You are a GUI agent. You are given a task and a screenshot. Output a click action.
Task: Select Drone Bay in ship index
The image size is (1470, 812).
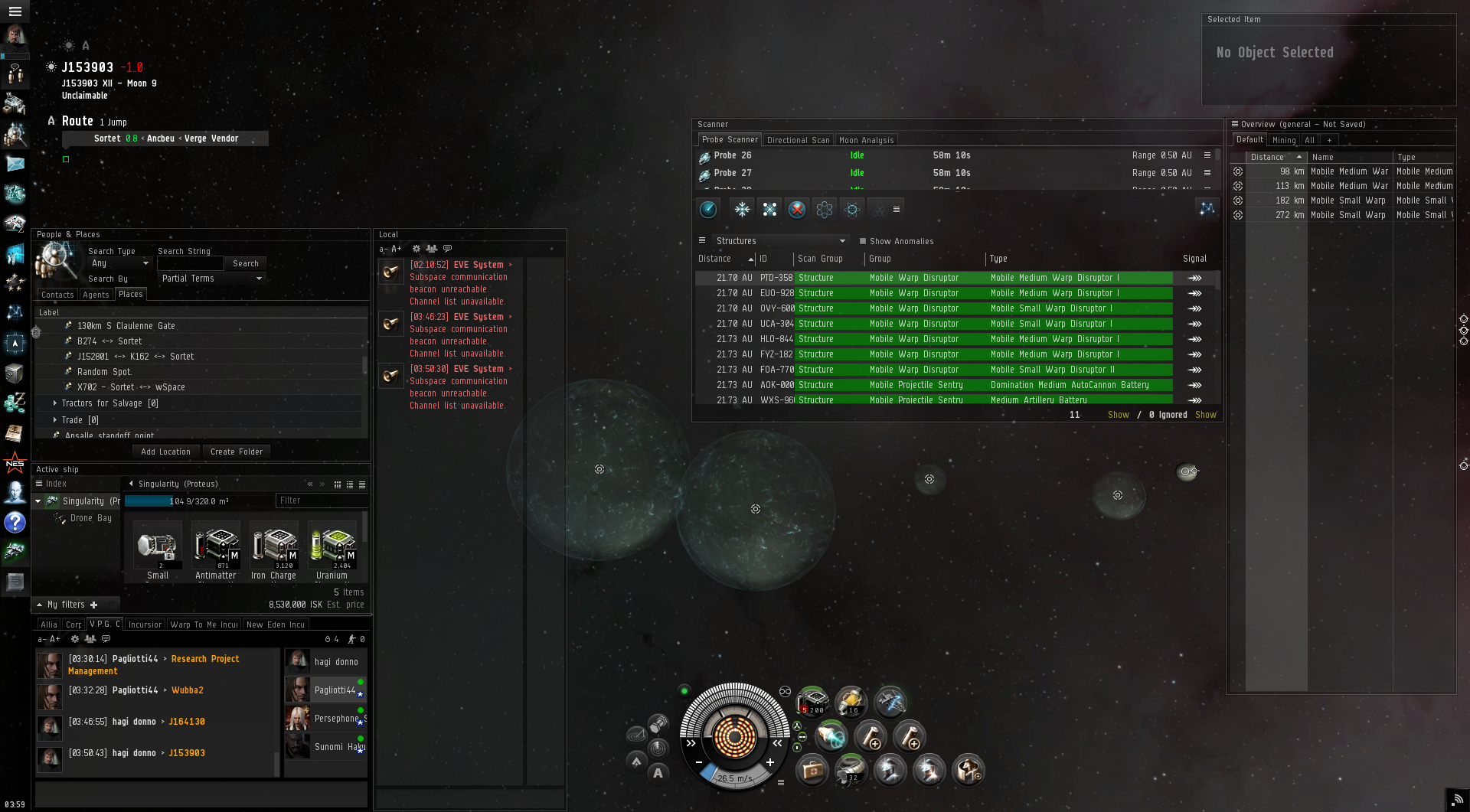[x=90, y=518]
